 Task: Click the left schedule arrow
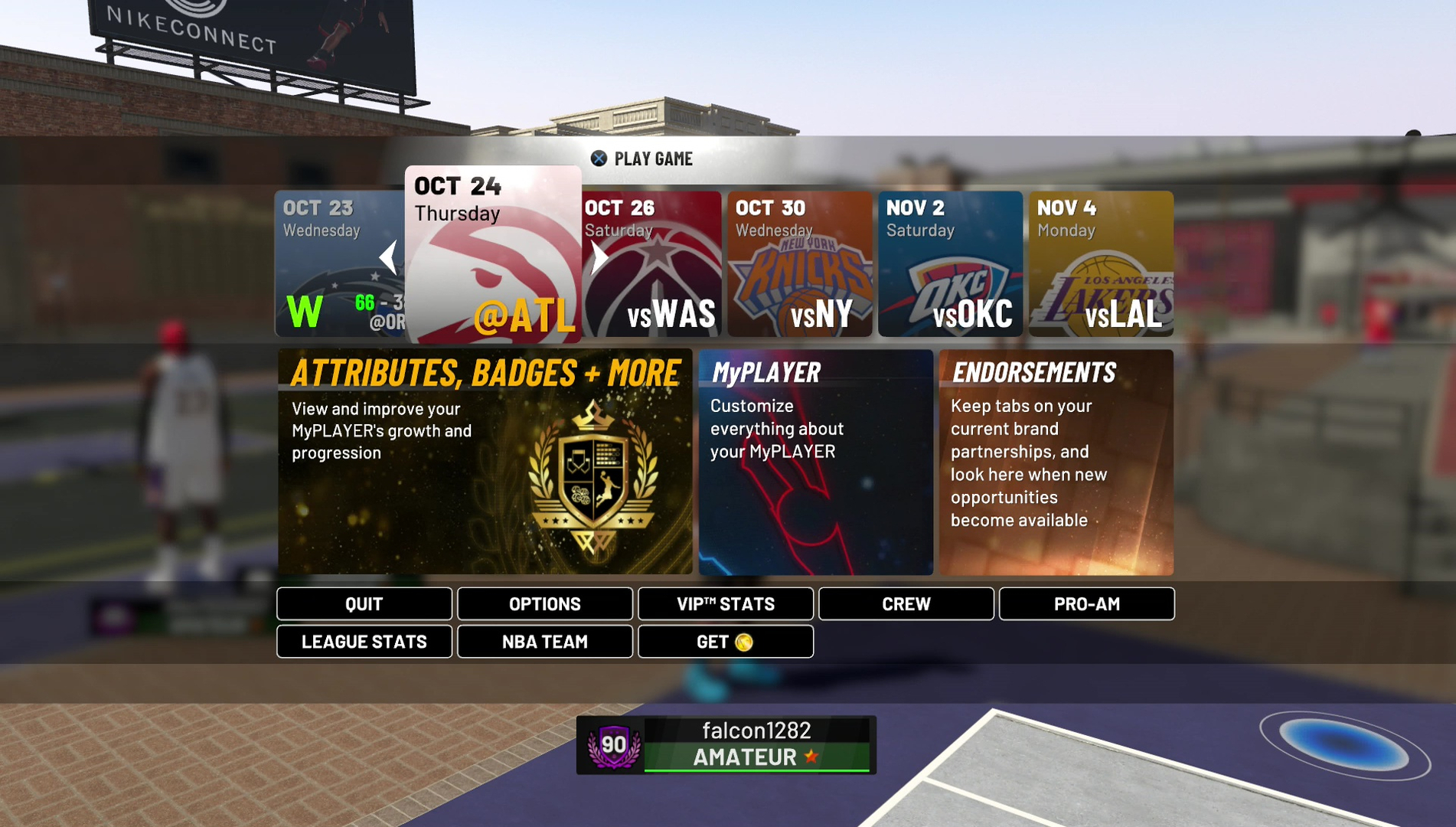pyautogui.click(x=389, y=258)
